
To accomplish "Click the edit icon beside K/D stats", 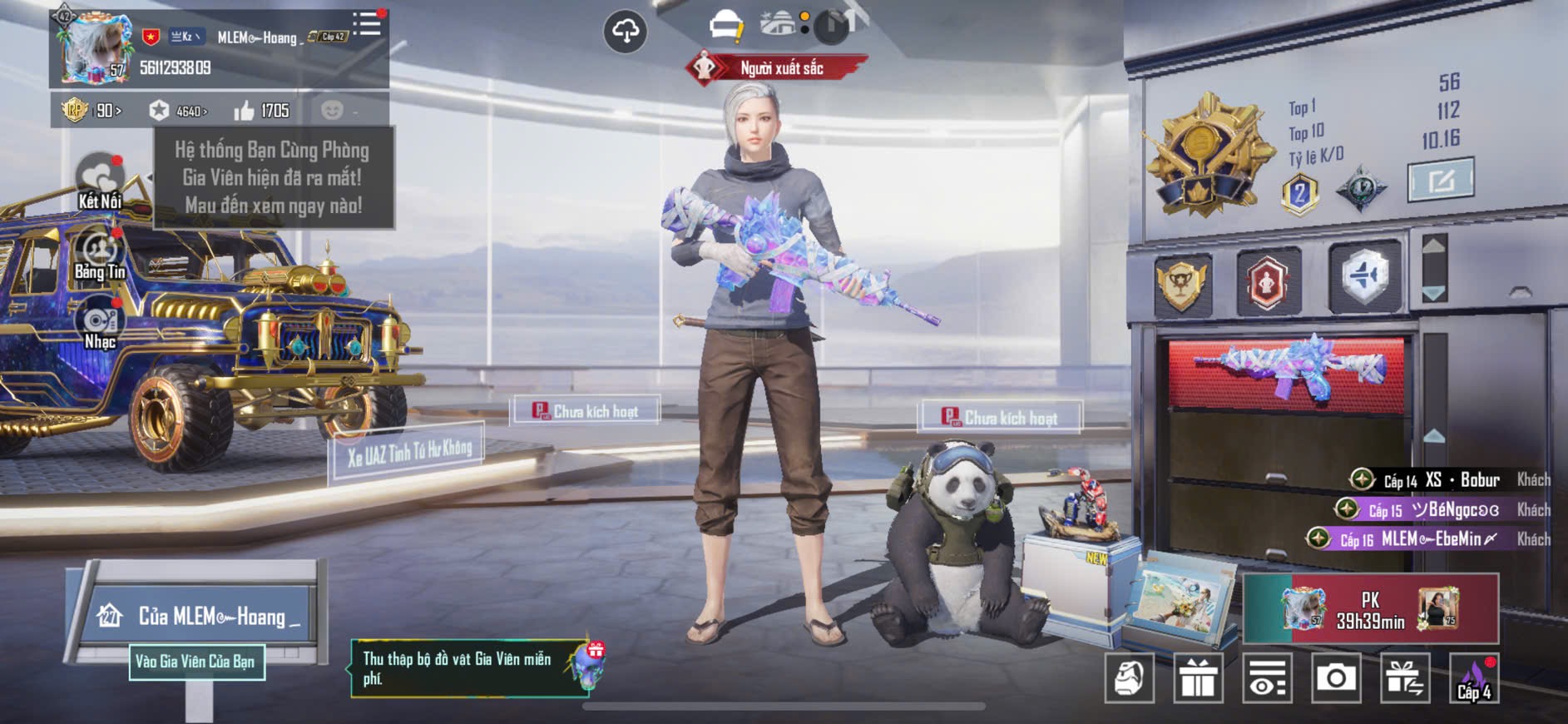I will click(x=1440, y=179).
